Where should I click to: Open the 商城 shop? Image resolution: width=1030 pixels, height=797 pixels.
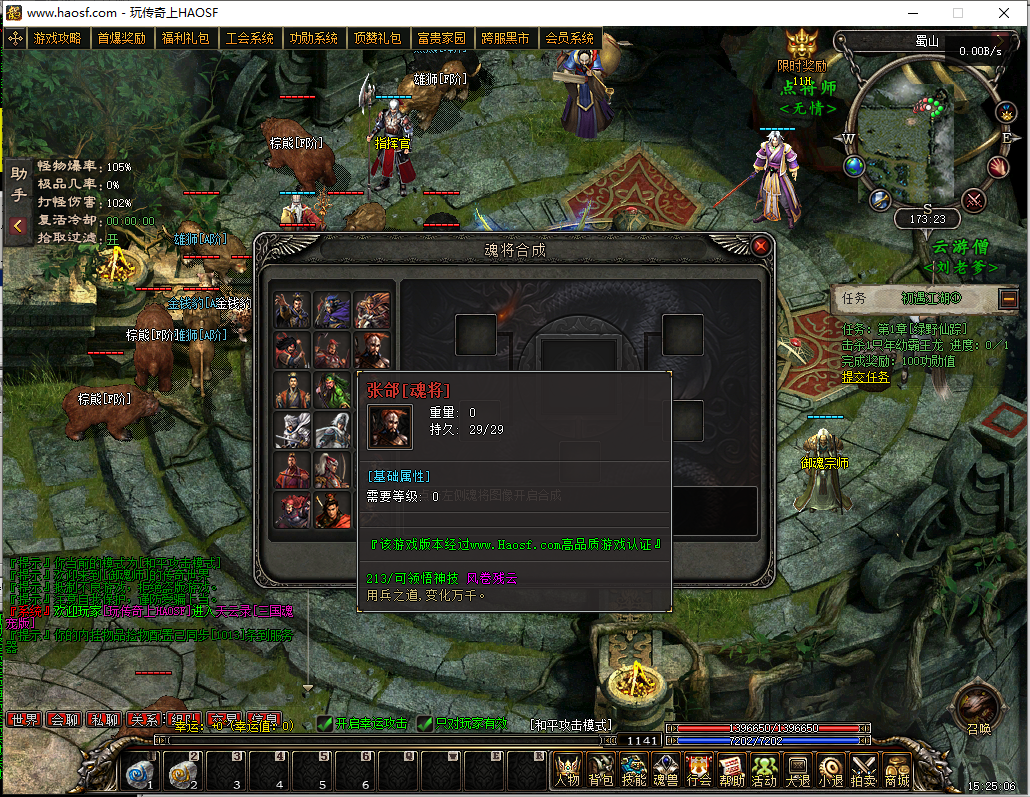[896, 770]
